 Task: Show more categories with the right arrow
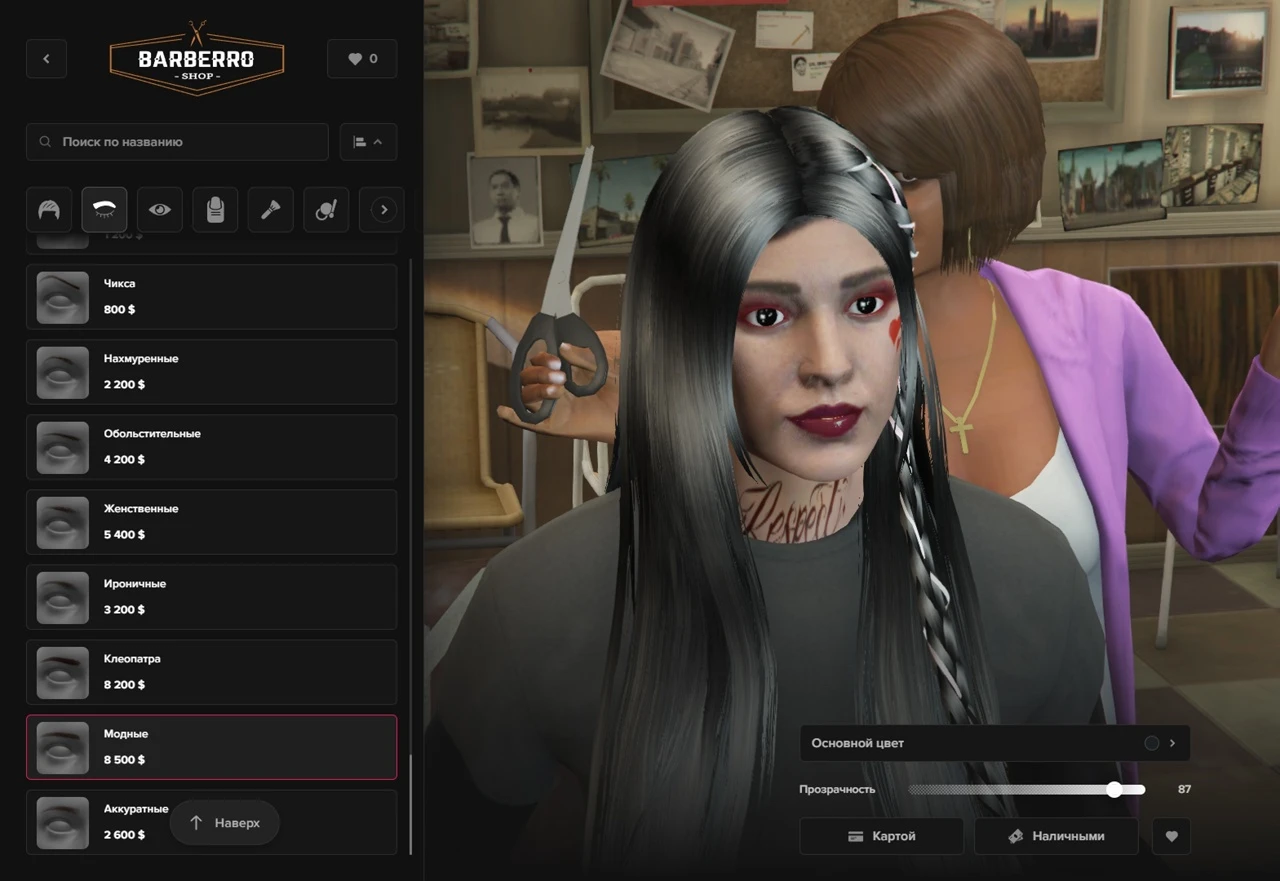383,210
